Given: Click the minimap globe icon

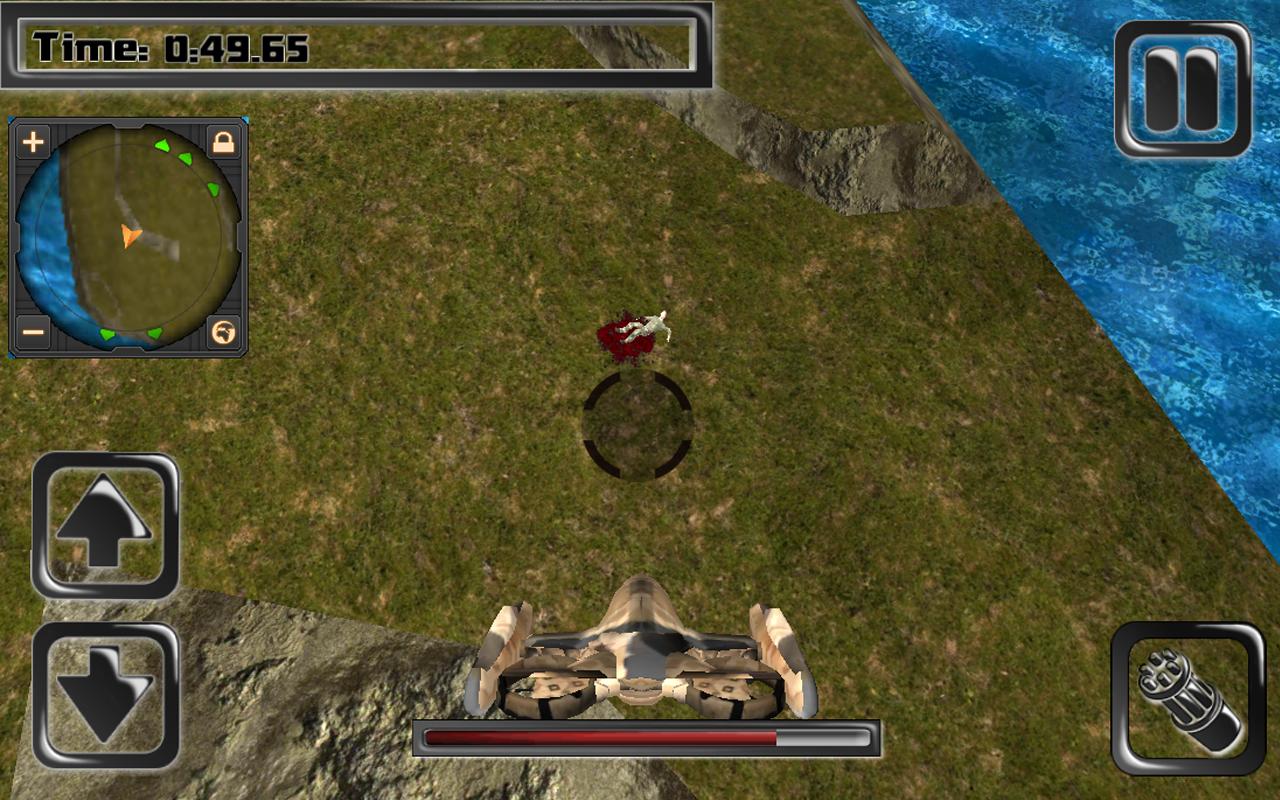Looking at the screenshot, I should [223, 332].
